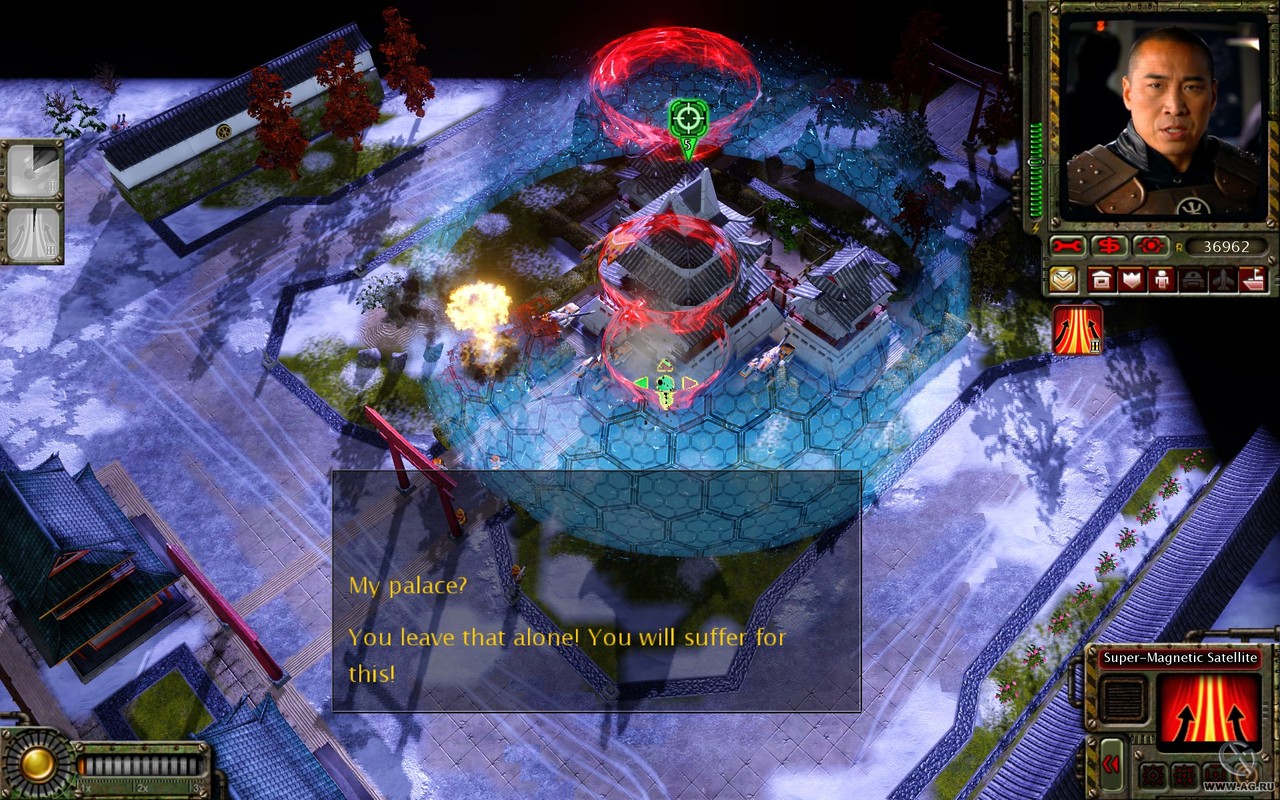The height and width of the screenshot is (800, 1280).
Task: Open the gold chevron rank tab
Action: point(1064,280)
